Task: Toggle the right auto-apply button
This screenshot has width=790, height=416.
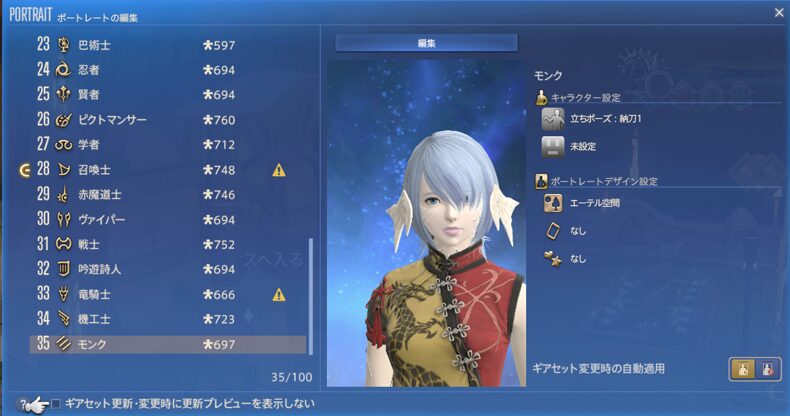Action: coord(767,369)
